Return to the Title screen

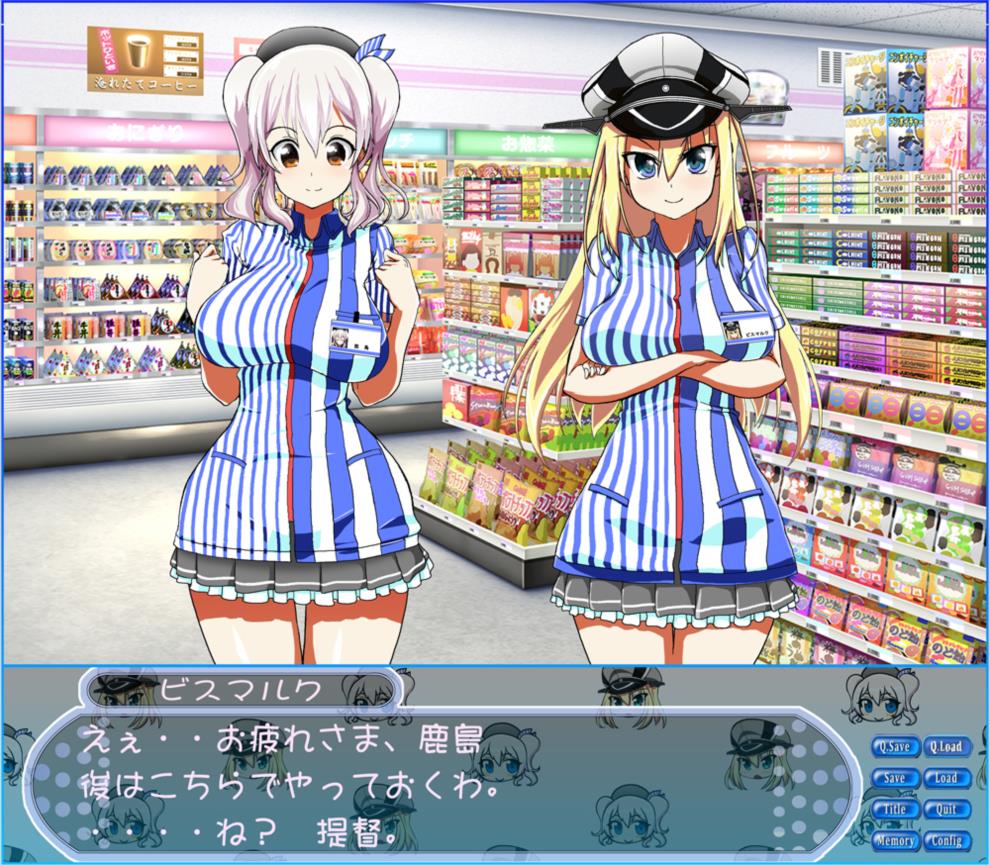point(894,809)
